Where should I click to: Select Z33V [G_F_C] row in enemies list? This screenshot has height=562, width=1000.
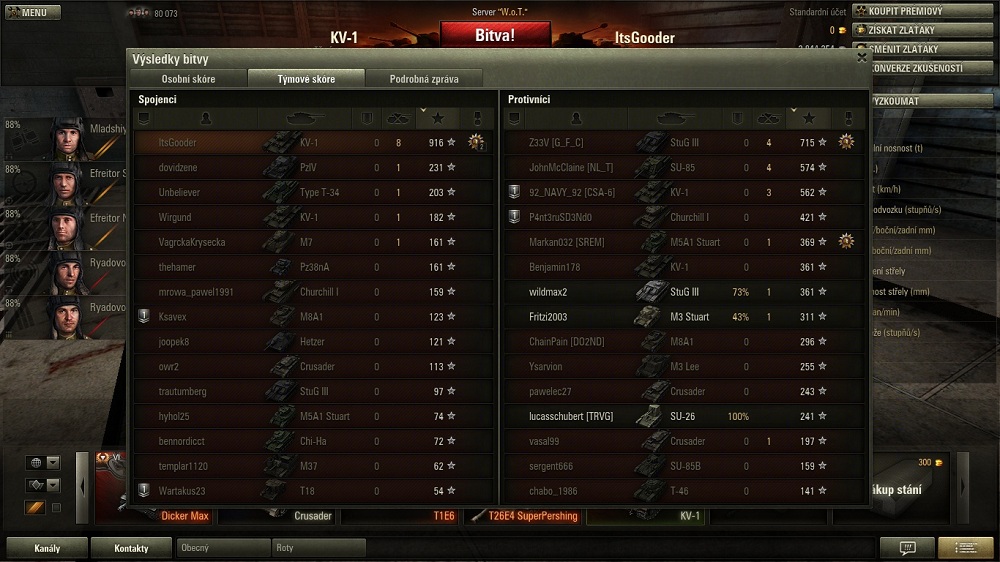(x=683, y=143)
